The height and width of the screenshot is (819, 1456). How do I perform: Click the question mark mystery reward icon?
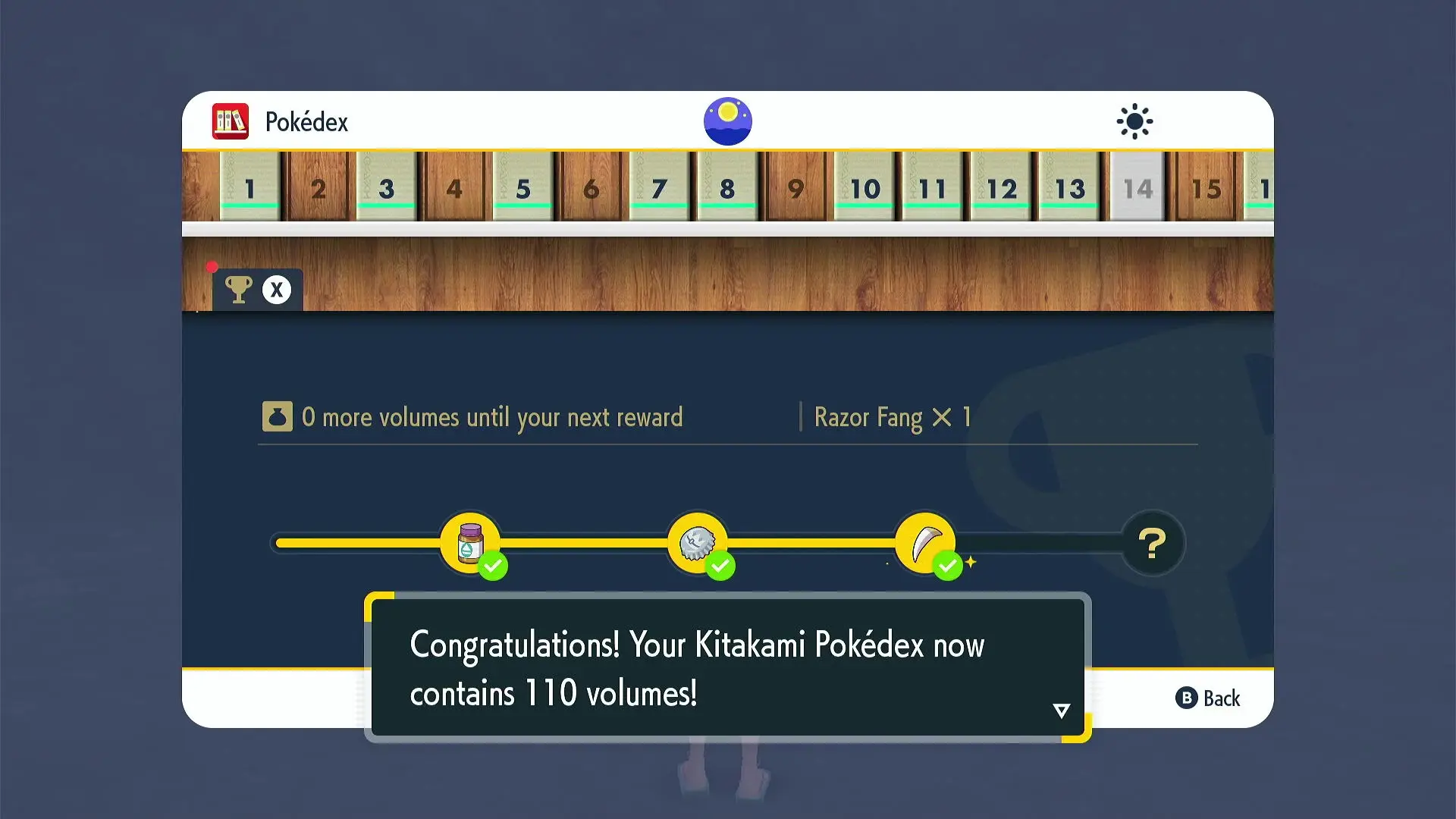click(1152, 541)
